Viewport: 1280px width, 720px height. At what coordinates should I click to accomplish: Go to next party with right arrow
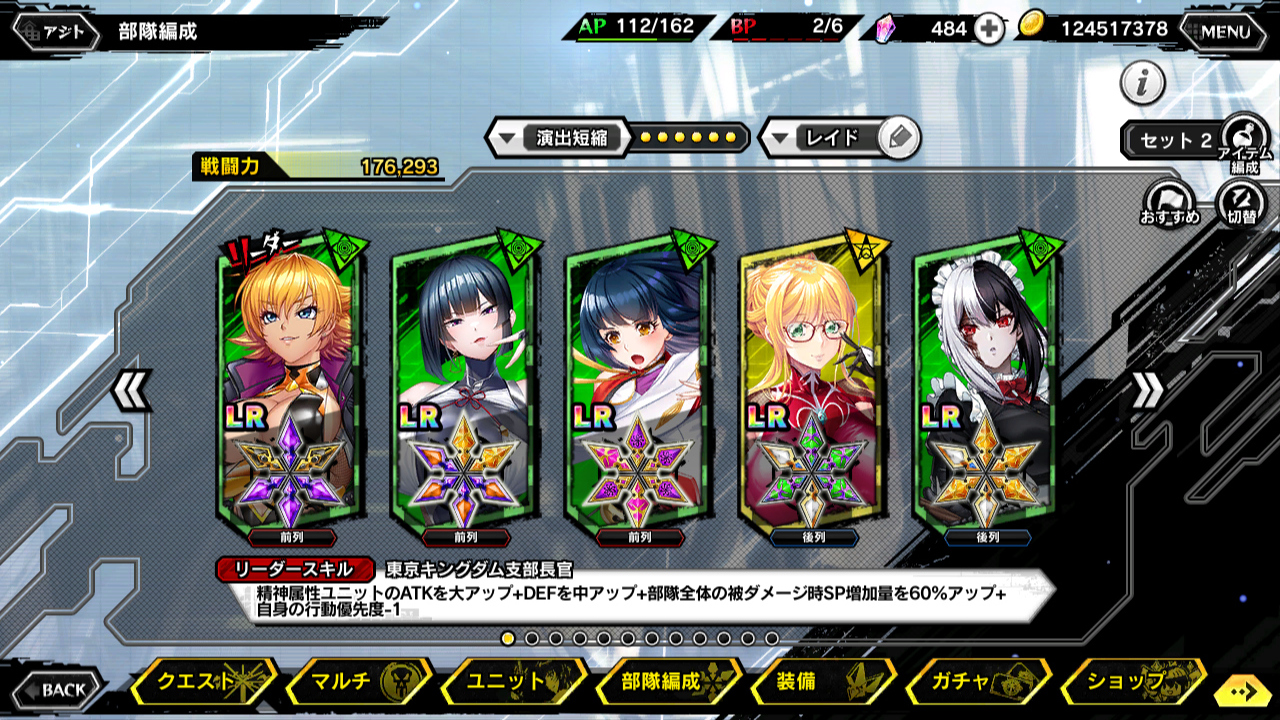[x=1147, y=390]
